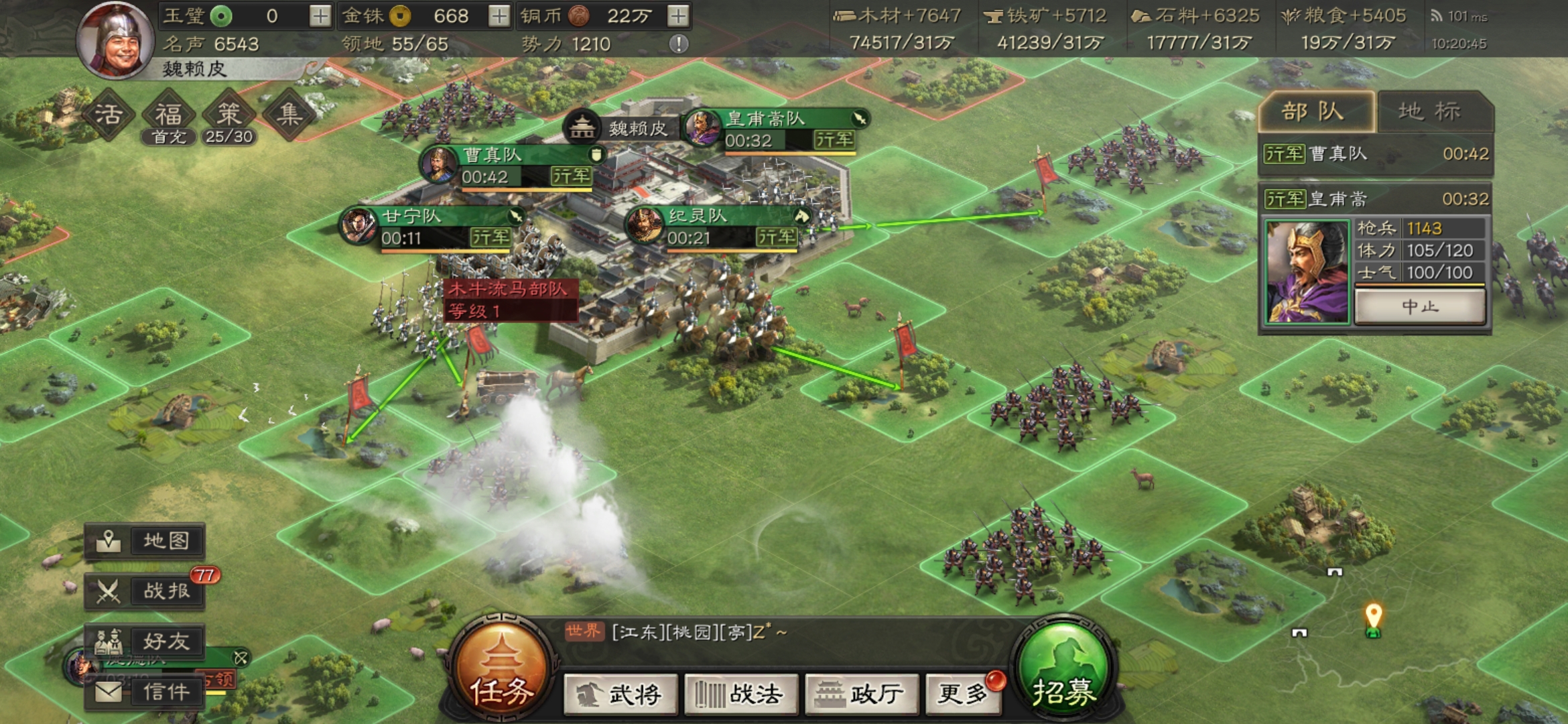Viewport: 1568px width, 724px height.
Task: Switch to the 地标 landmarks tab
Action: point(1429,111)
